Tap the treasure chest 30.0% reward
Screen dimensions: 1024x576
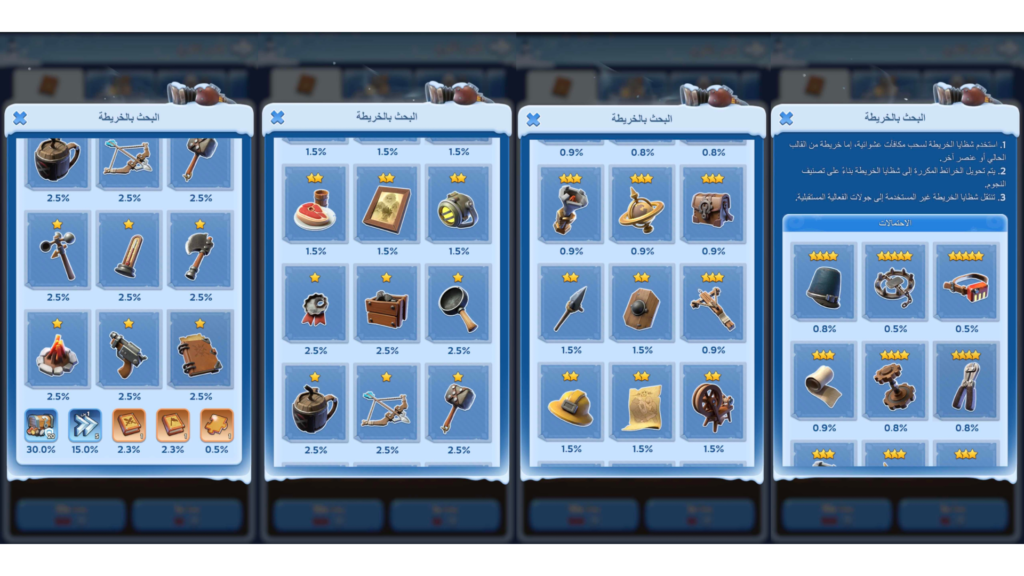pos(40,425)
